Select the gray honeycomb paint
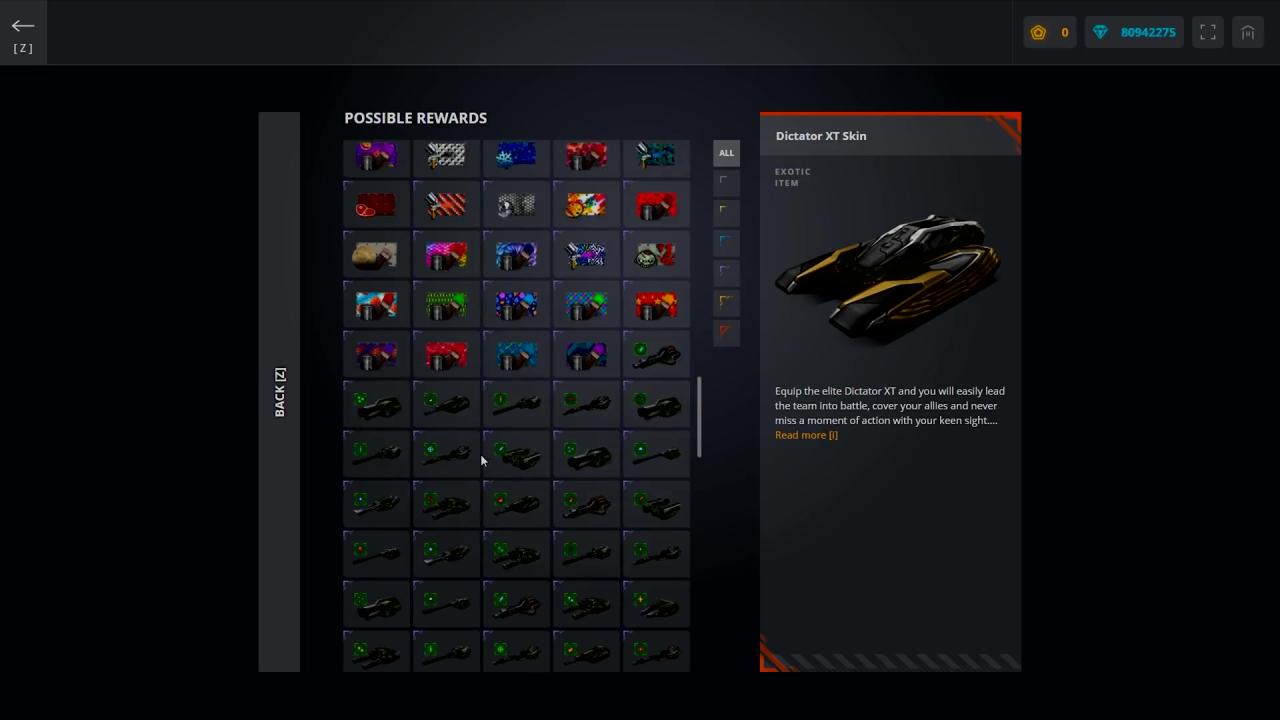Viewport: 1280px width, 720px height. coord(516,206)
